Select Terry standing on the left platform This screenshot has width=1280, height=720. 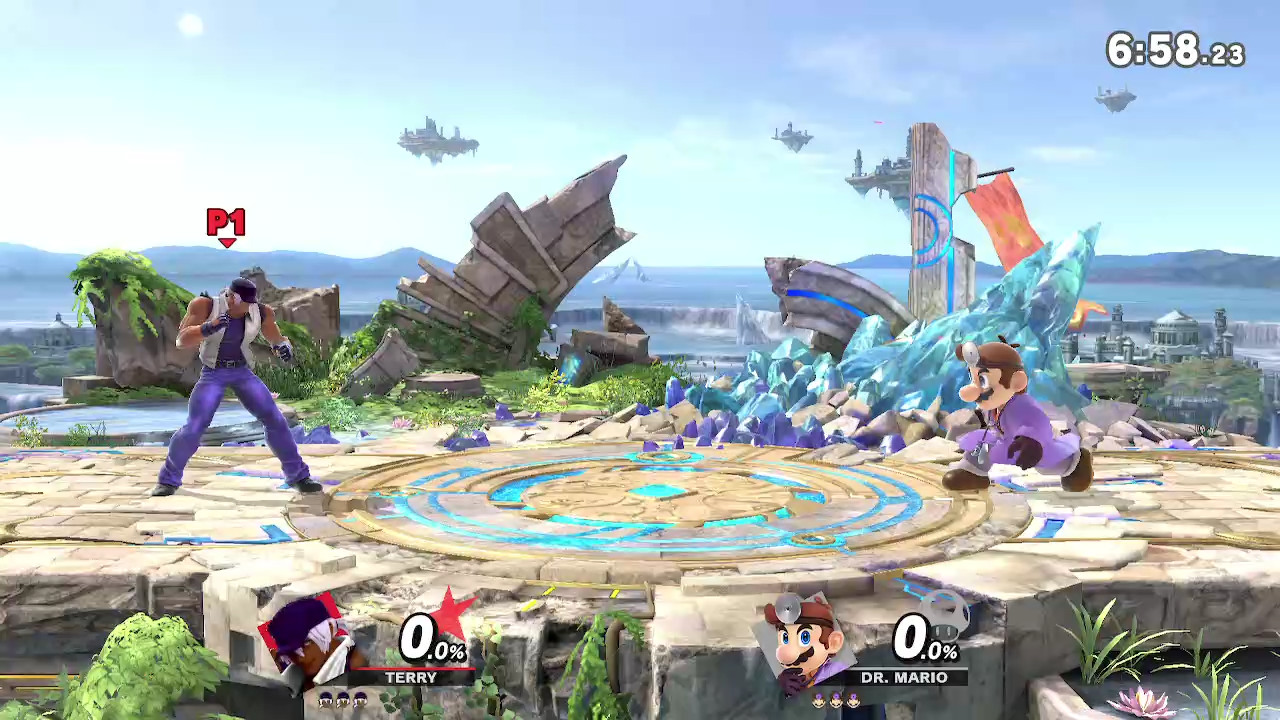(x=230, y=390)
